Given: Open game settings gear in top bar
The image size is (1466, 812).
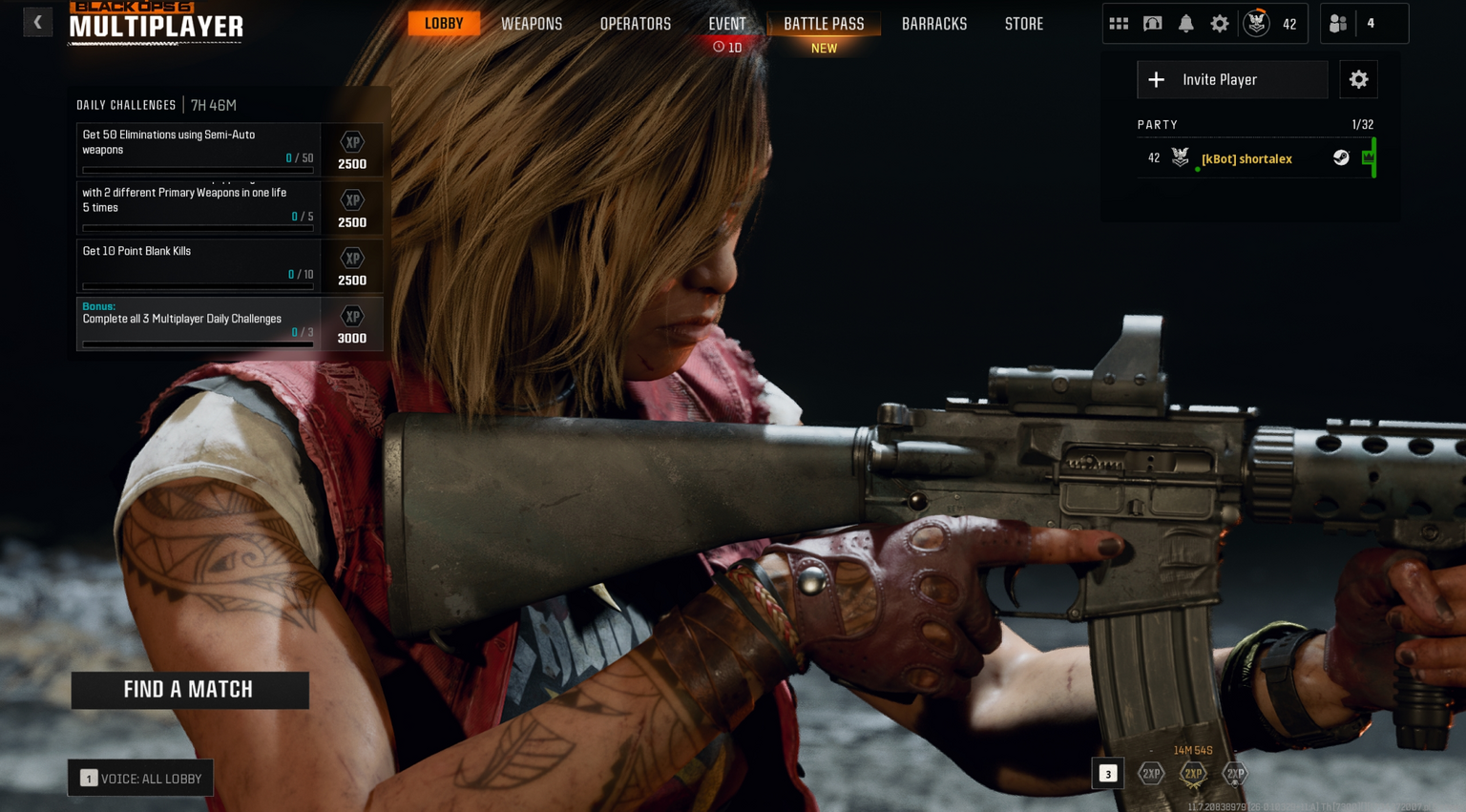Looking at the screenshot, I should pos(1220,24).
